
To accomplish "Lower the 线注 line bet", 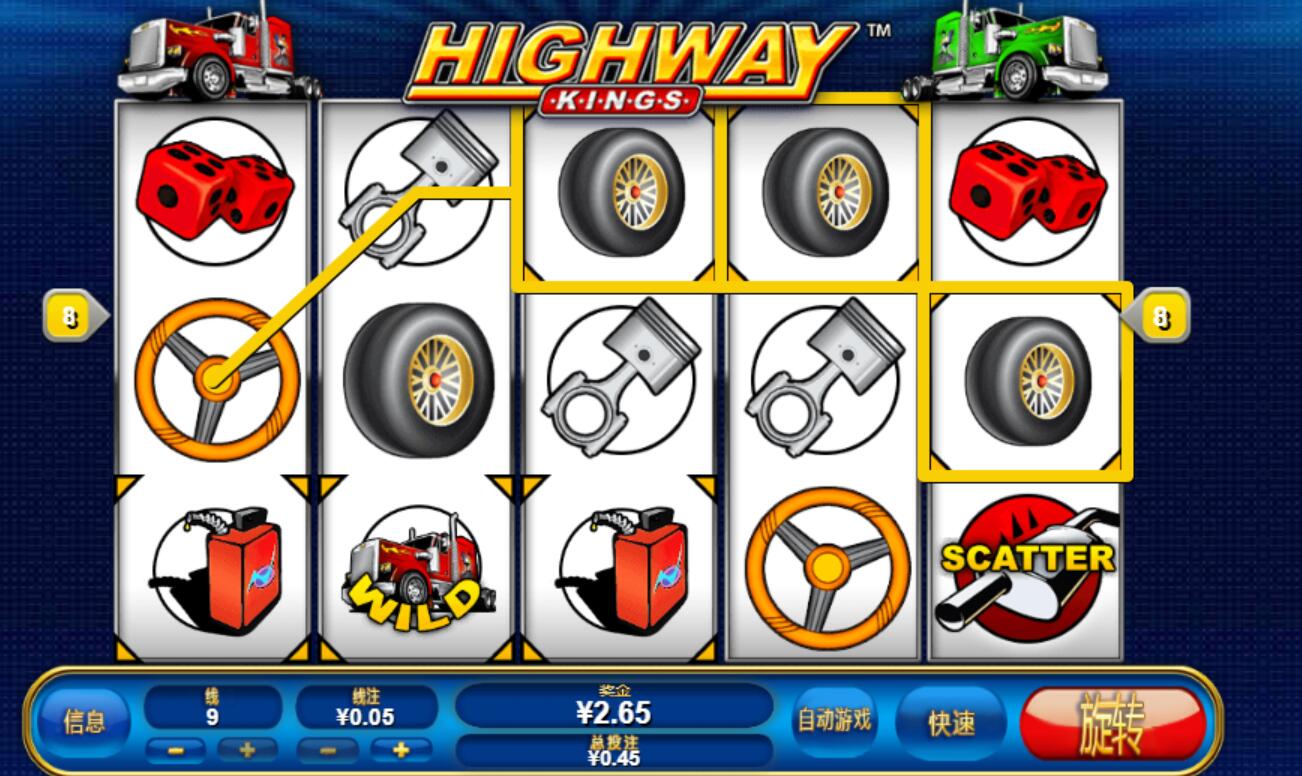I will (x=328, y=749).
